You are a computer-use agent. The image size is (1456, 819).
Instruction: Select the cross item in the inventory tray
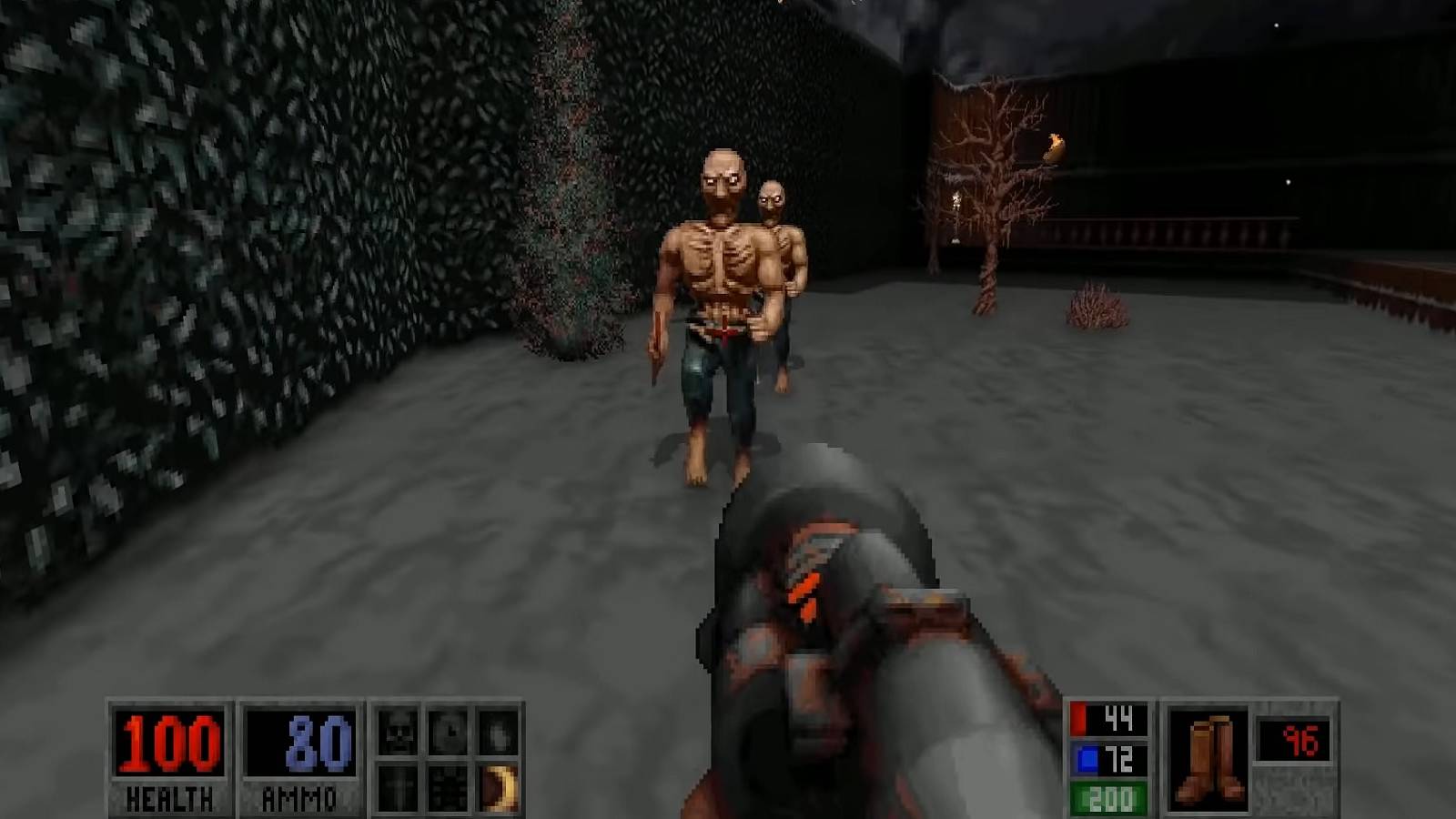(x=398, y=786)
